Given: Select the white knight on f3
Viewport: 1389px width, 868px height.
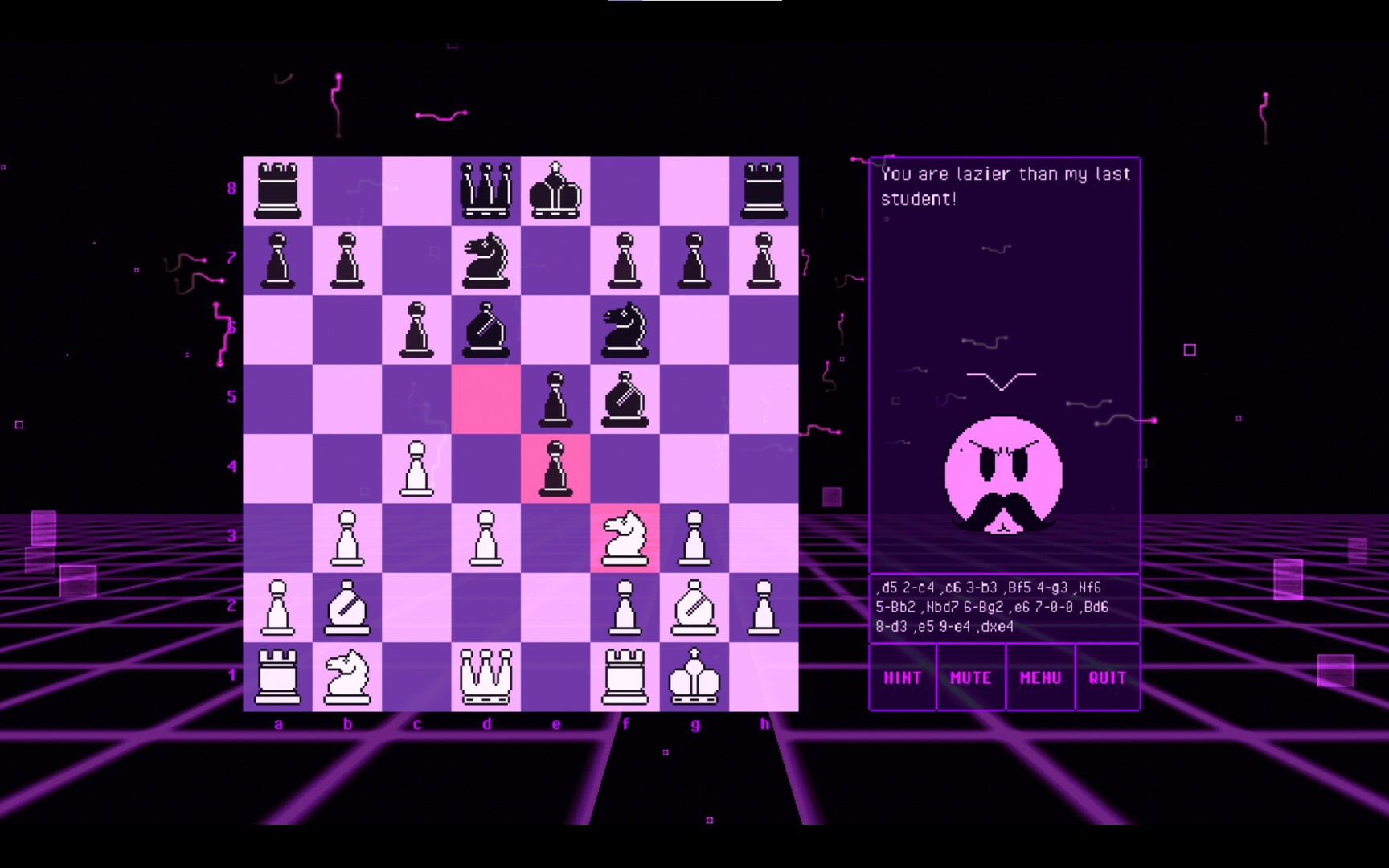Looking at the screenshot, I should tap(625, 535).
